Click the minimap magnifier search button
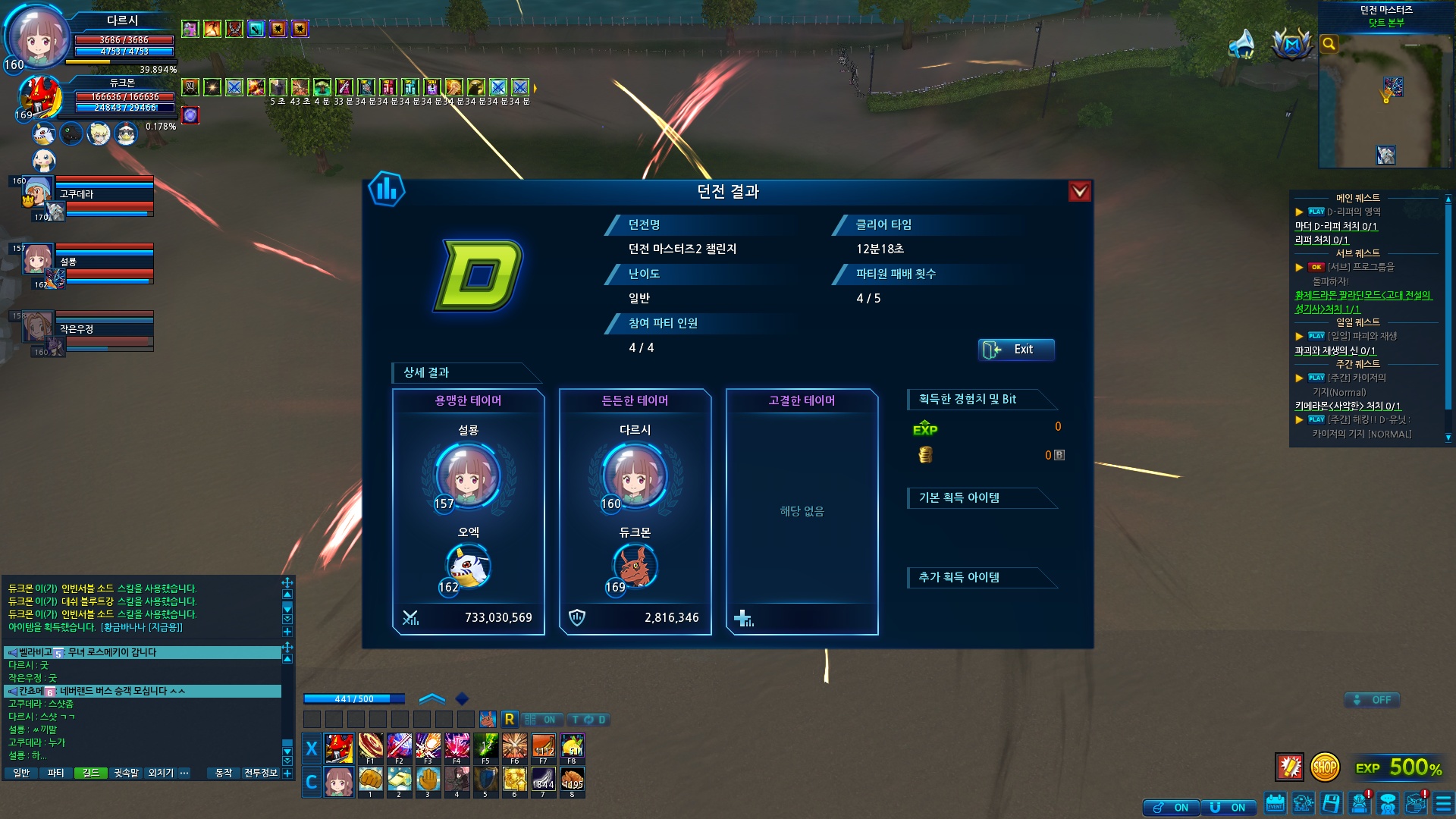1456x819 pixels. tap(1329, 44)
